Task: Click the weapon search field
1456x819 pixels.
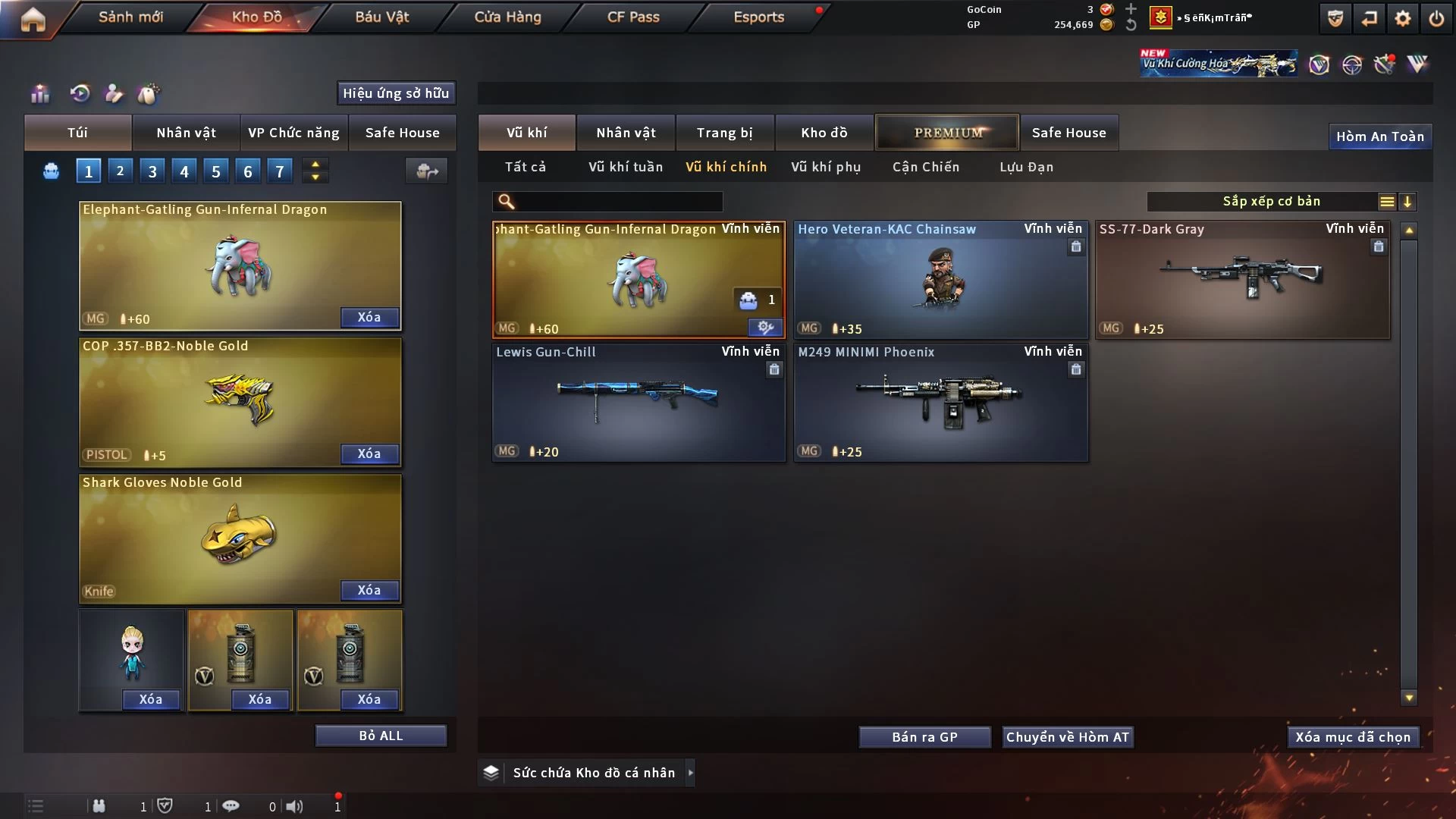Action: [618, 202]
